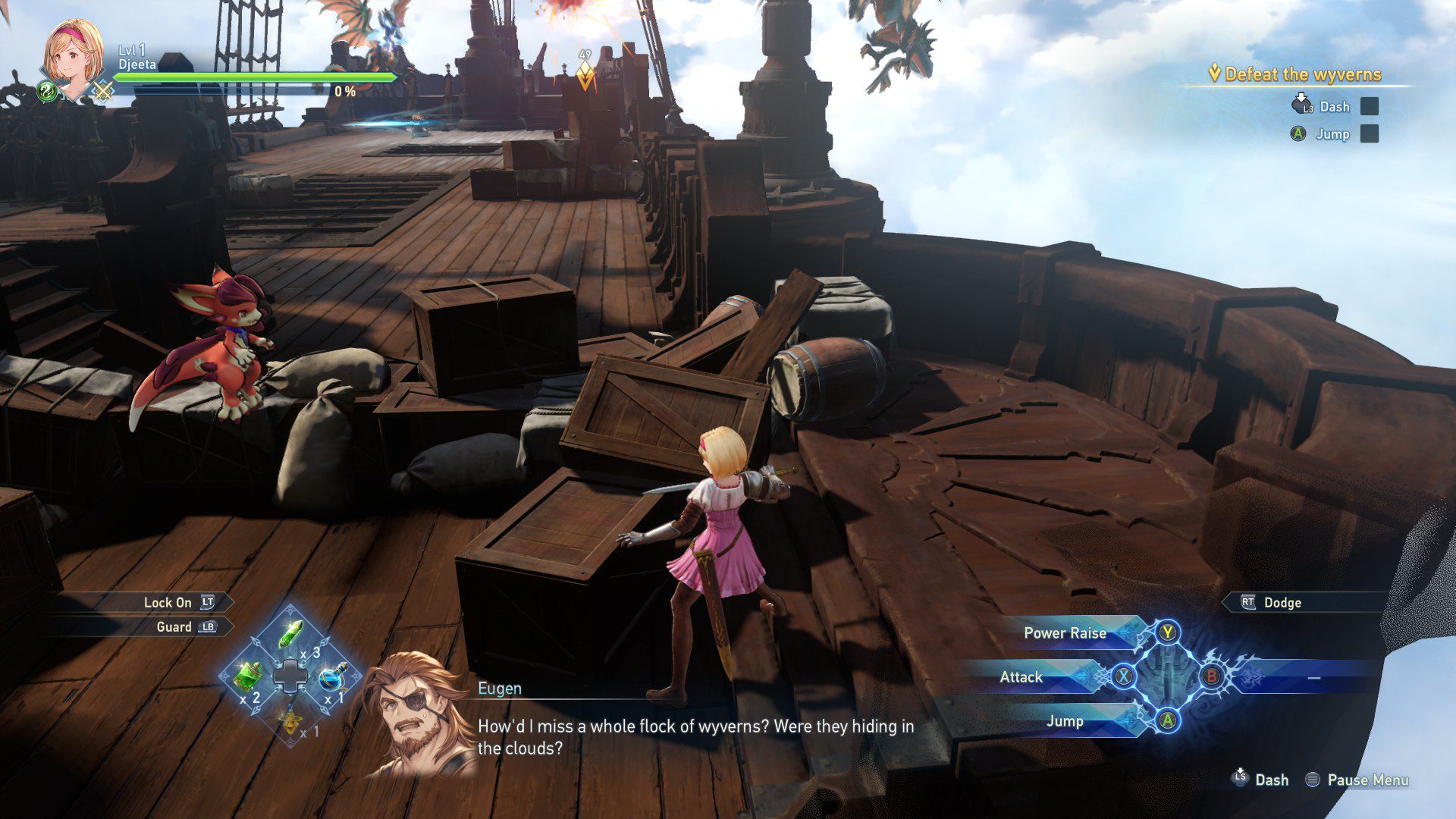Choose the Attack action

(x=1021, y=677)
